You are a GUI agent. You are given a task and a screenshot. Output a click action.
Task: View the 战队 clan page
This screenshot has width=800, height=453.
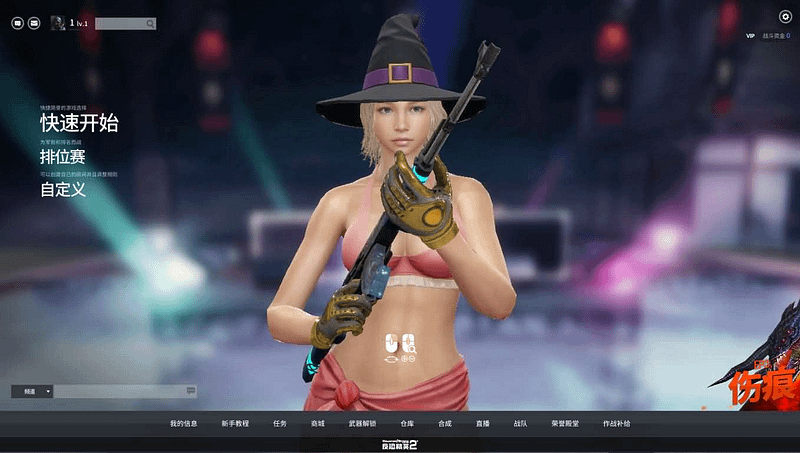[520, 424]
